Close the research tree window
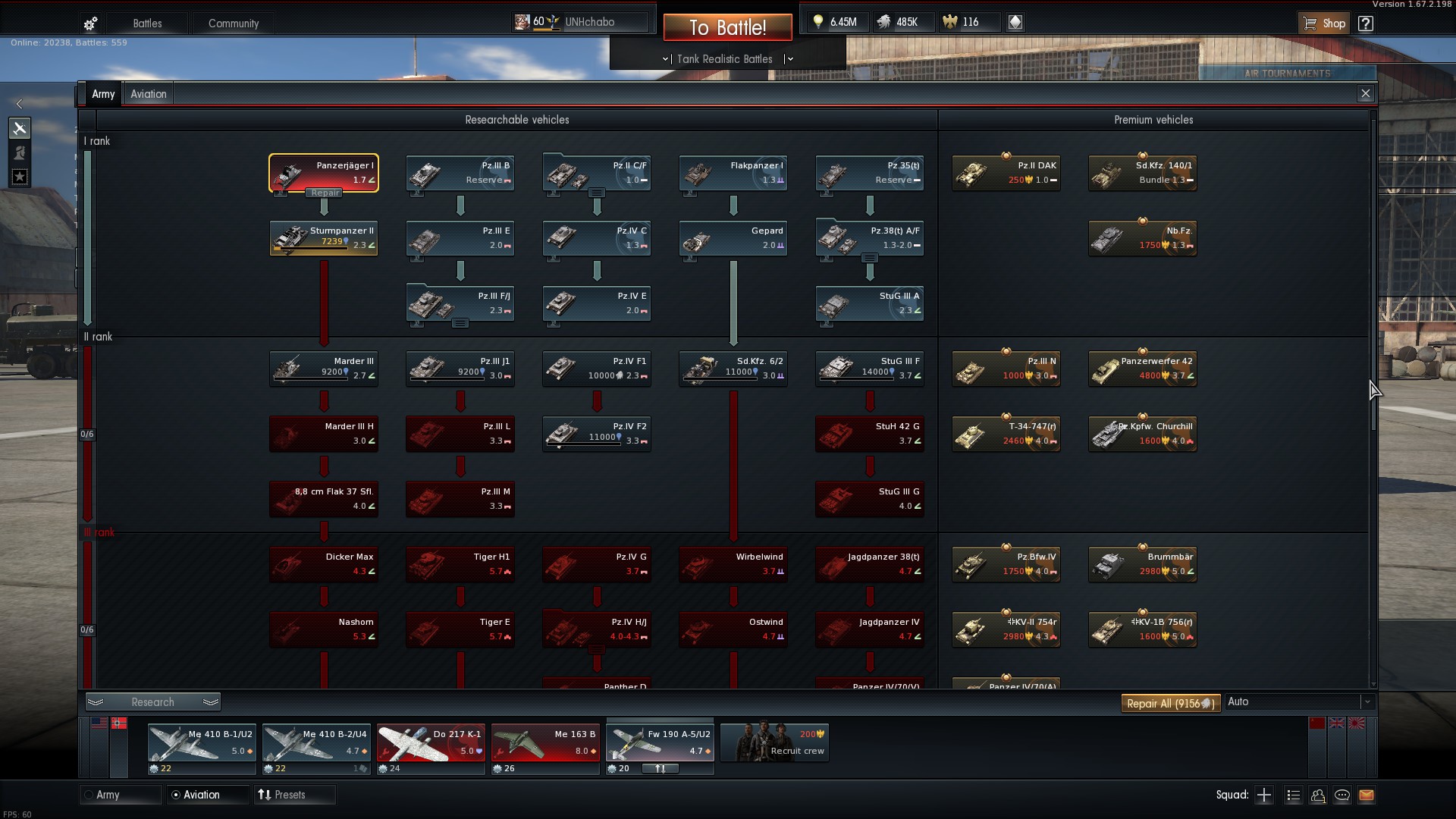The height and width of the screenshot is (819, 1456). 1365,93
